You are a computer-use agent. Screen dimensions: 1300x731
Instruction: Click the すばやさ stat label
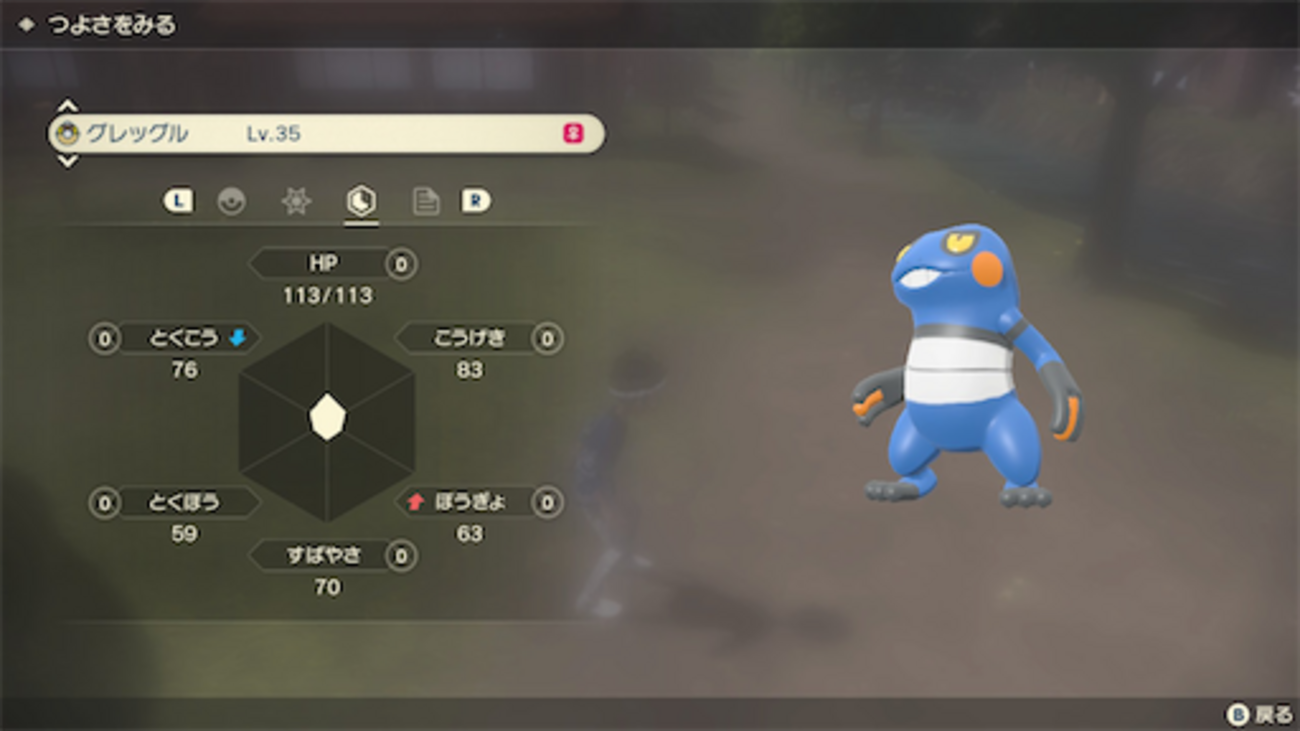click(x=322, y=555)
